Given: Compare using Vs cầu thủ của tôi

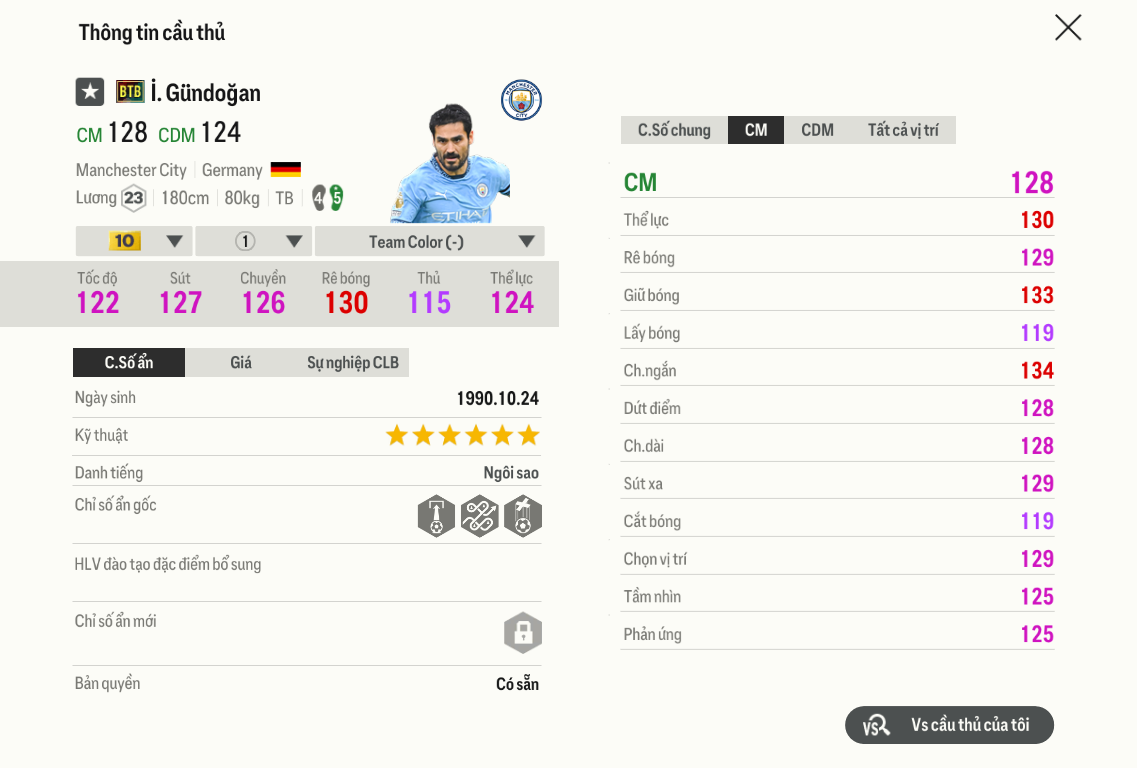Looking at the screenshot, I should [x=949, y=725].
